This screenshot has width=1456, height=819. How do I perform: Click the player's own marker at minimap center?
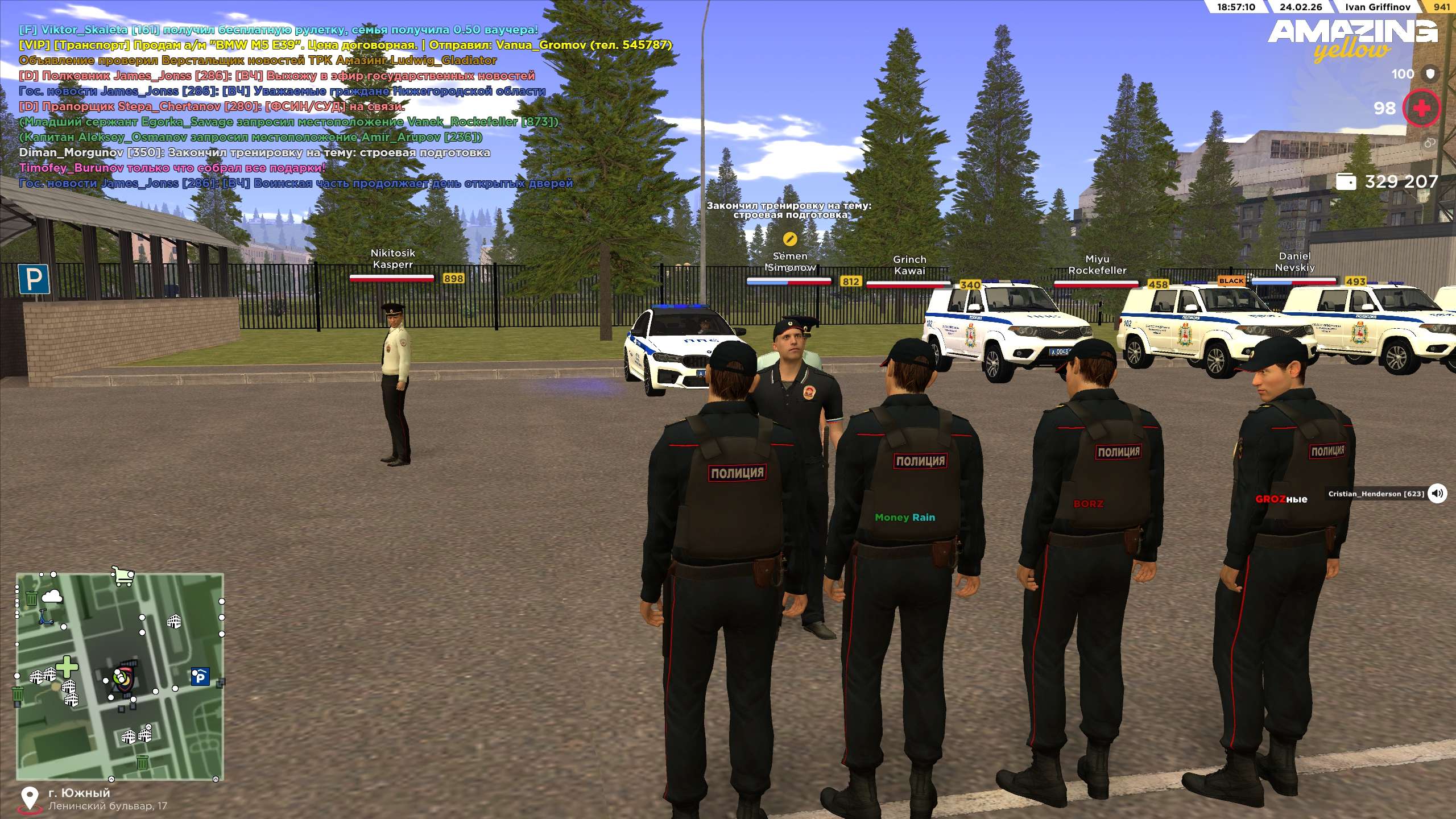121,677
